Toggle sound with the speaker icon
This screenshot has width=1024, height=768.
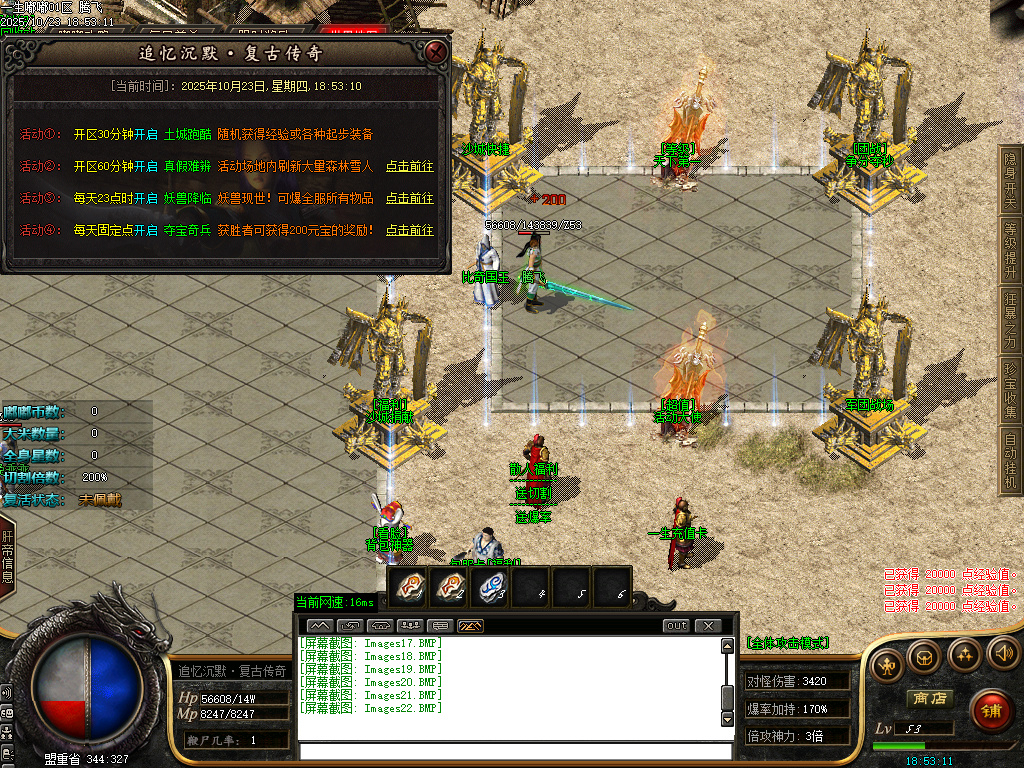[1002, 655]
